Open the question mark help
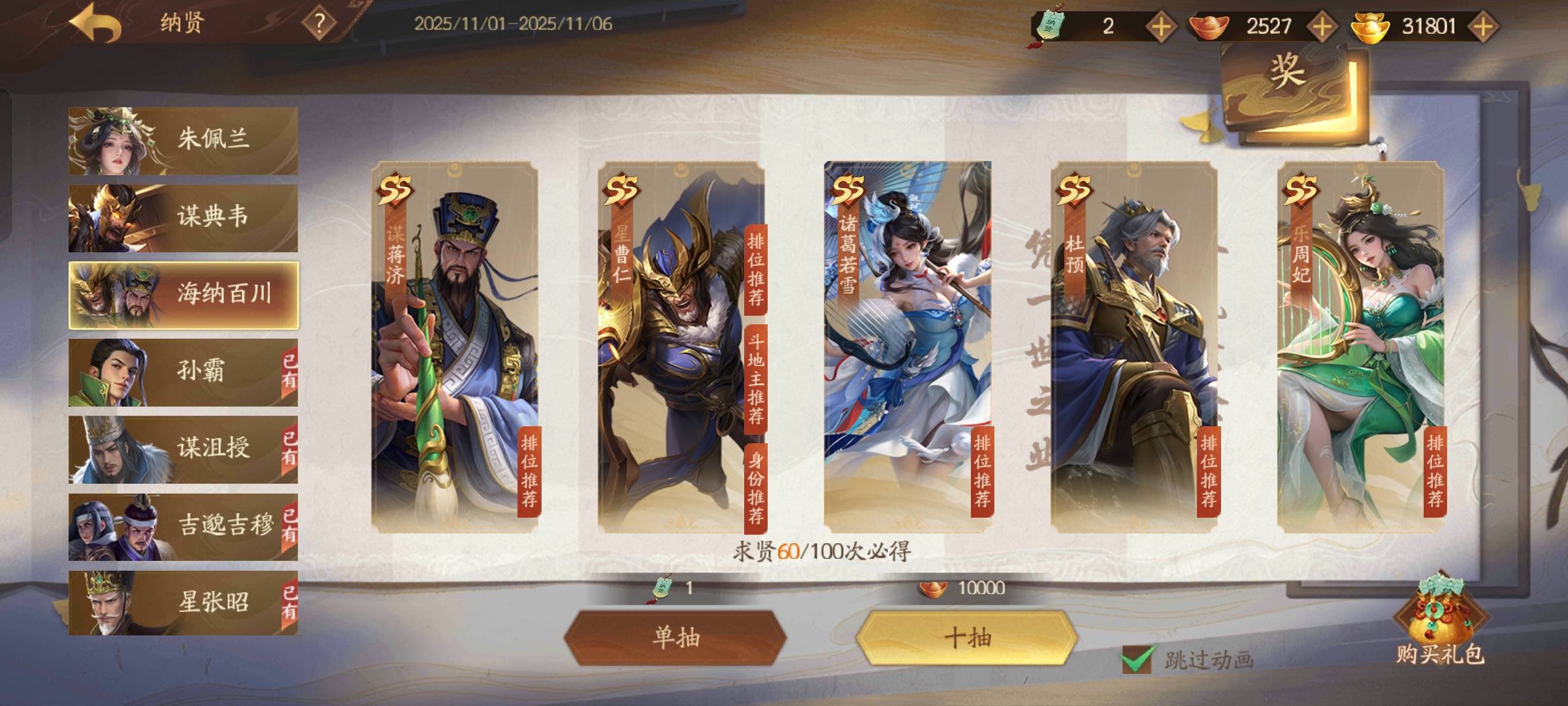This screenshot has height=706, width=1568. click(319, 24)
